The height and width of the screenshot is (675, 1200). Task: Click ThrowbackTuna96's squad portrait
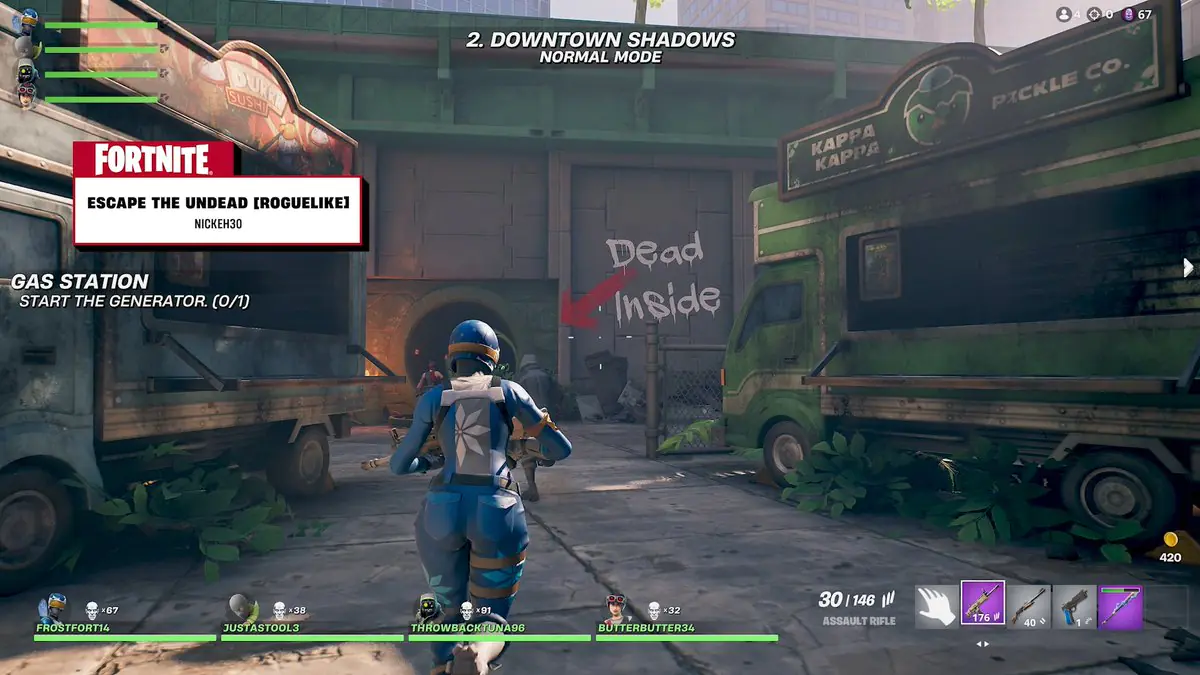(x=427, y=608)
